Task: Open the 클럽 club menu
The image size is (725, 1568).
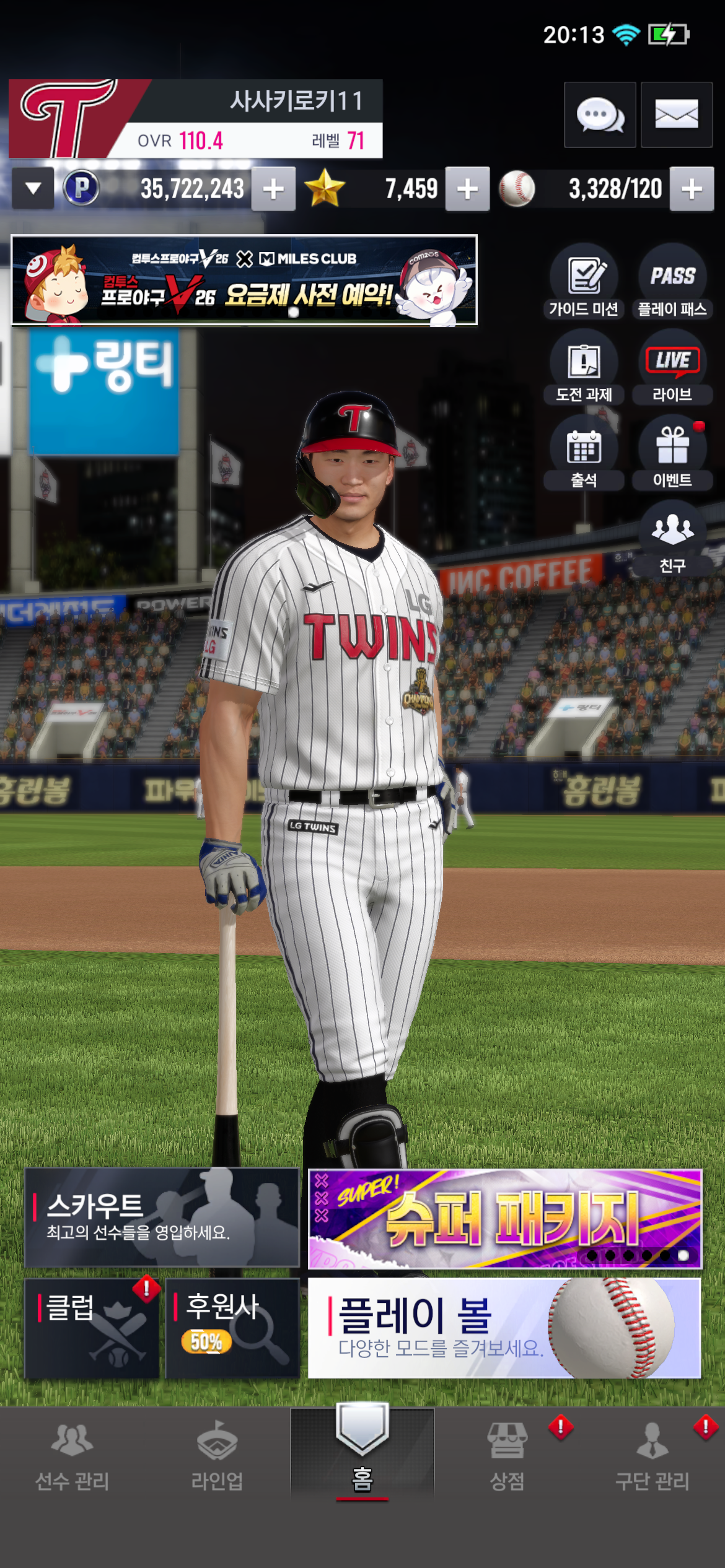Action: [92, 1328]
